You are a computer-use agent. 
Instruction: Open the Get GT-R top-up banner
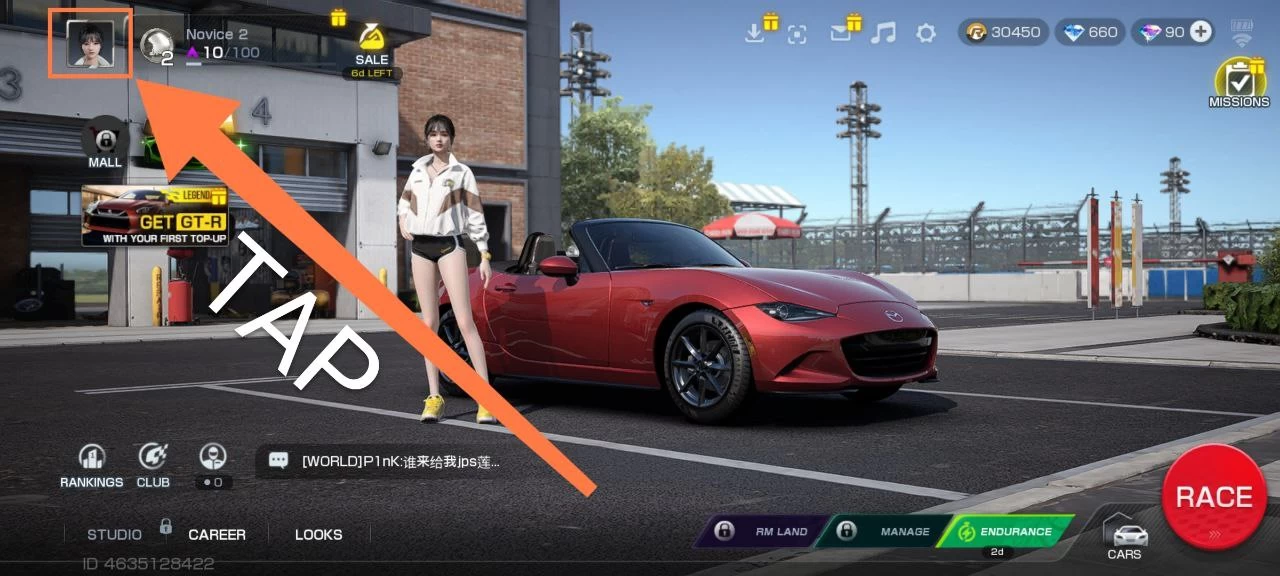155,215
